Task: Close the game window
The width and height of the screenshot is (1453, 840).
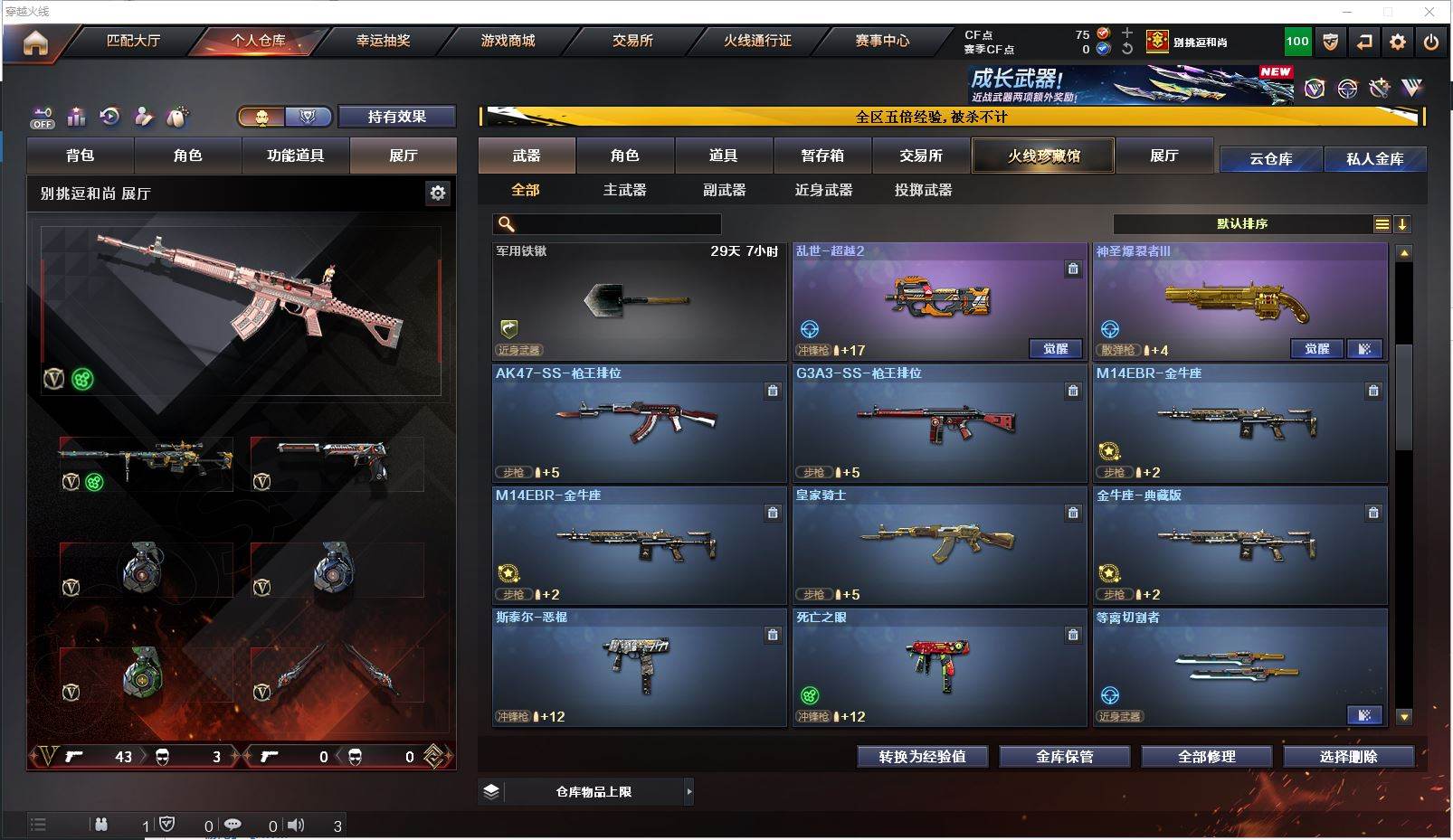Action: click(1429, 12)
